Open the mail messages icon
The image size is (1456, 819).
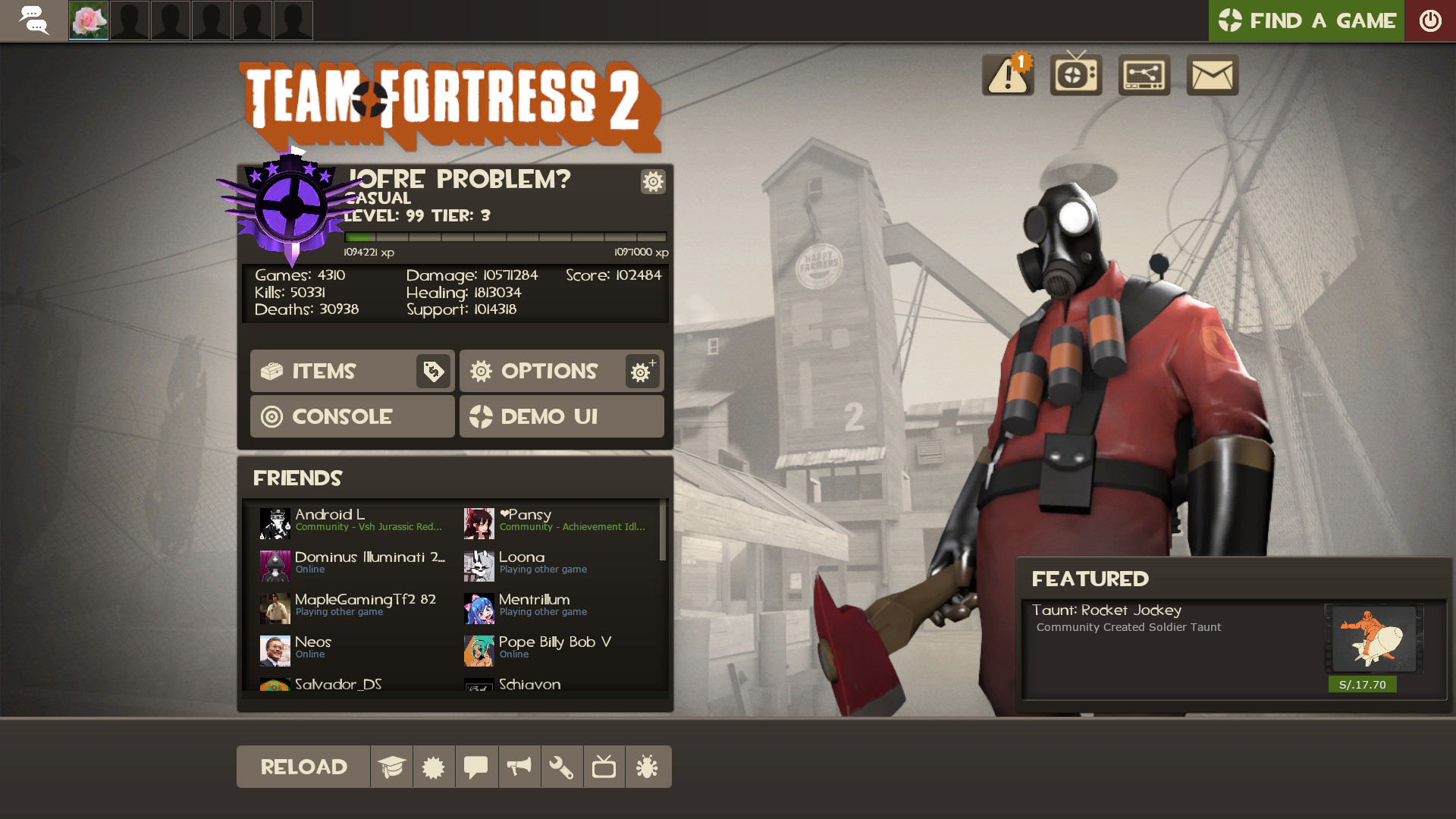[x=1212, y=74]
